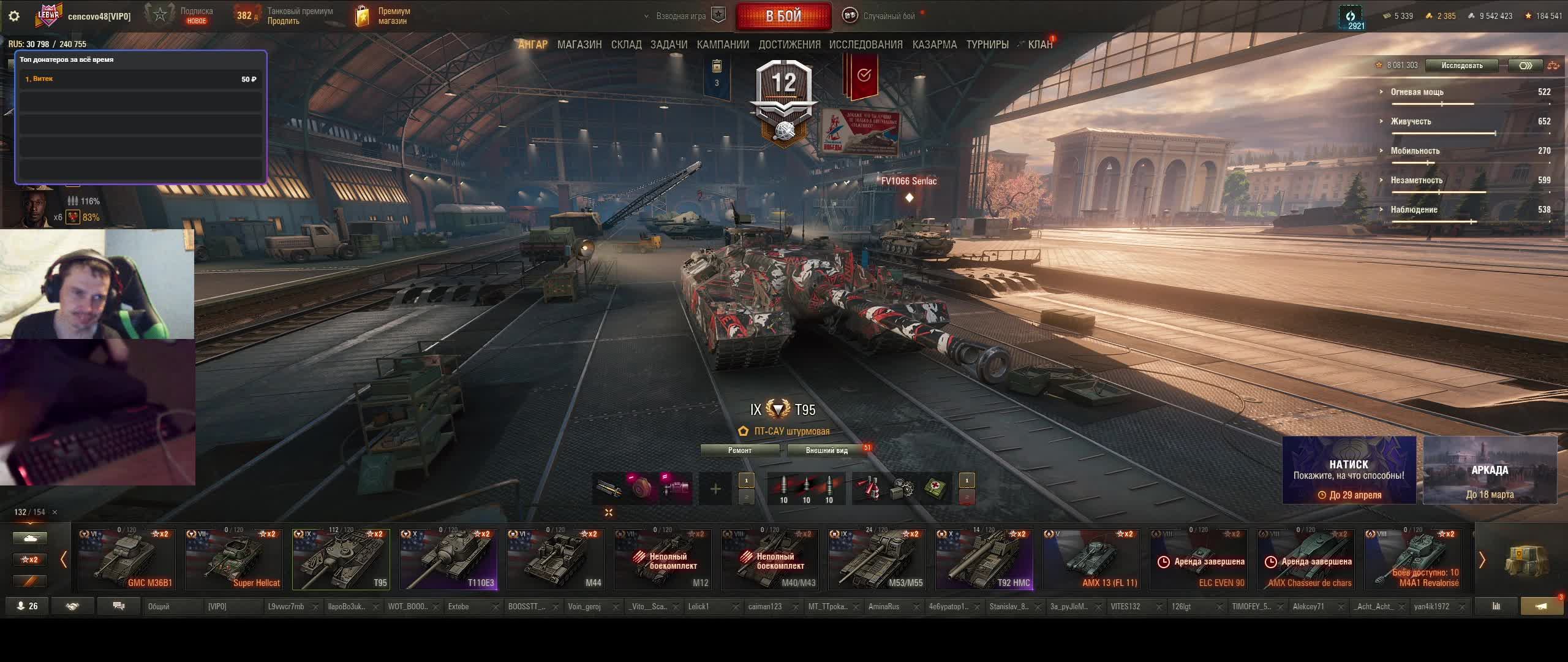Viewport: 1568px width, 662px height.
Task: Open the КЛАН tab
Action: coord(1039,45)
